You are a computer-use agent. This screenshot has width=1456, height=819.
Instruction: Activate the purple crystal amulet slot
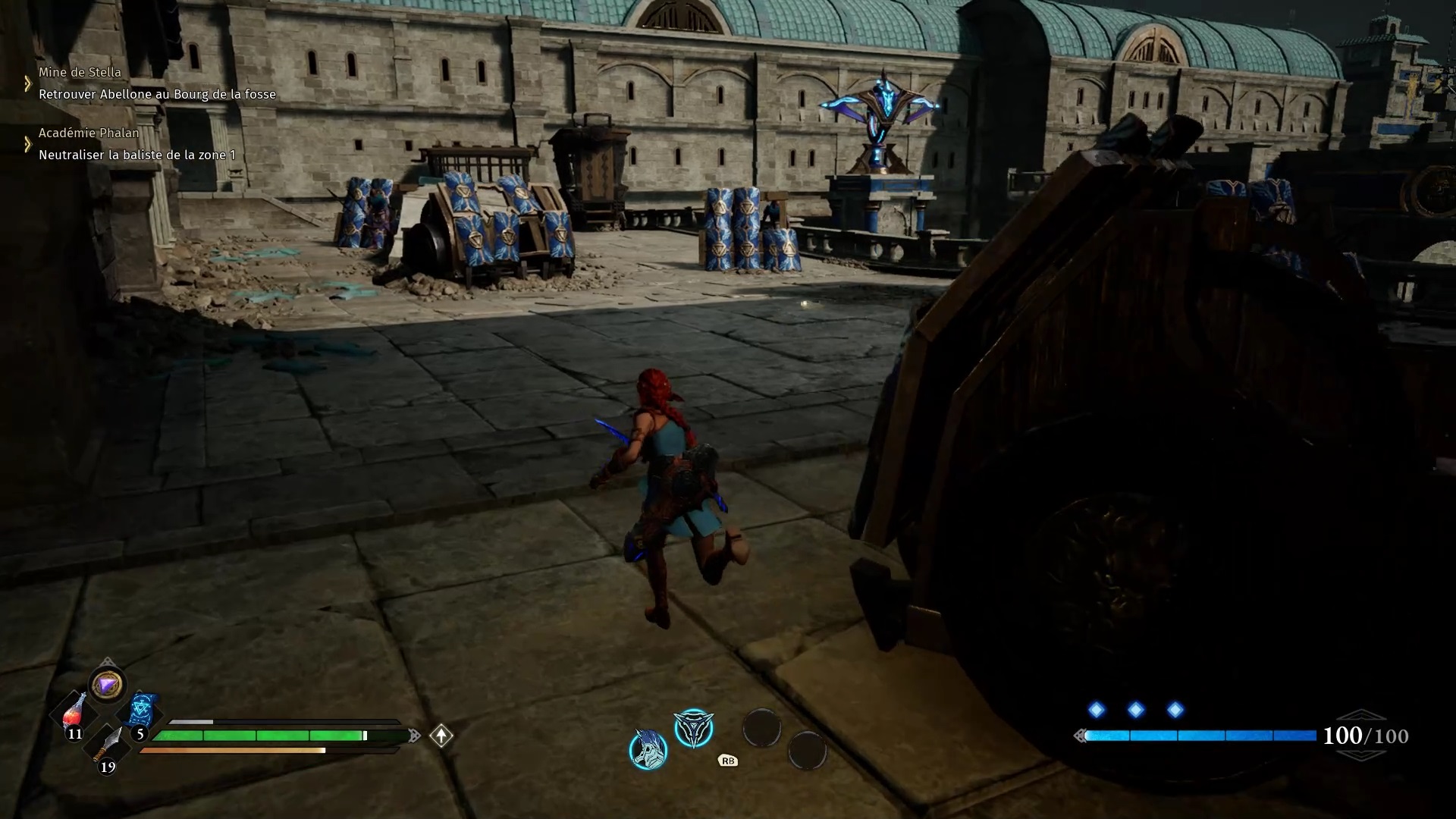(x=106, y=685)
